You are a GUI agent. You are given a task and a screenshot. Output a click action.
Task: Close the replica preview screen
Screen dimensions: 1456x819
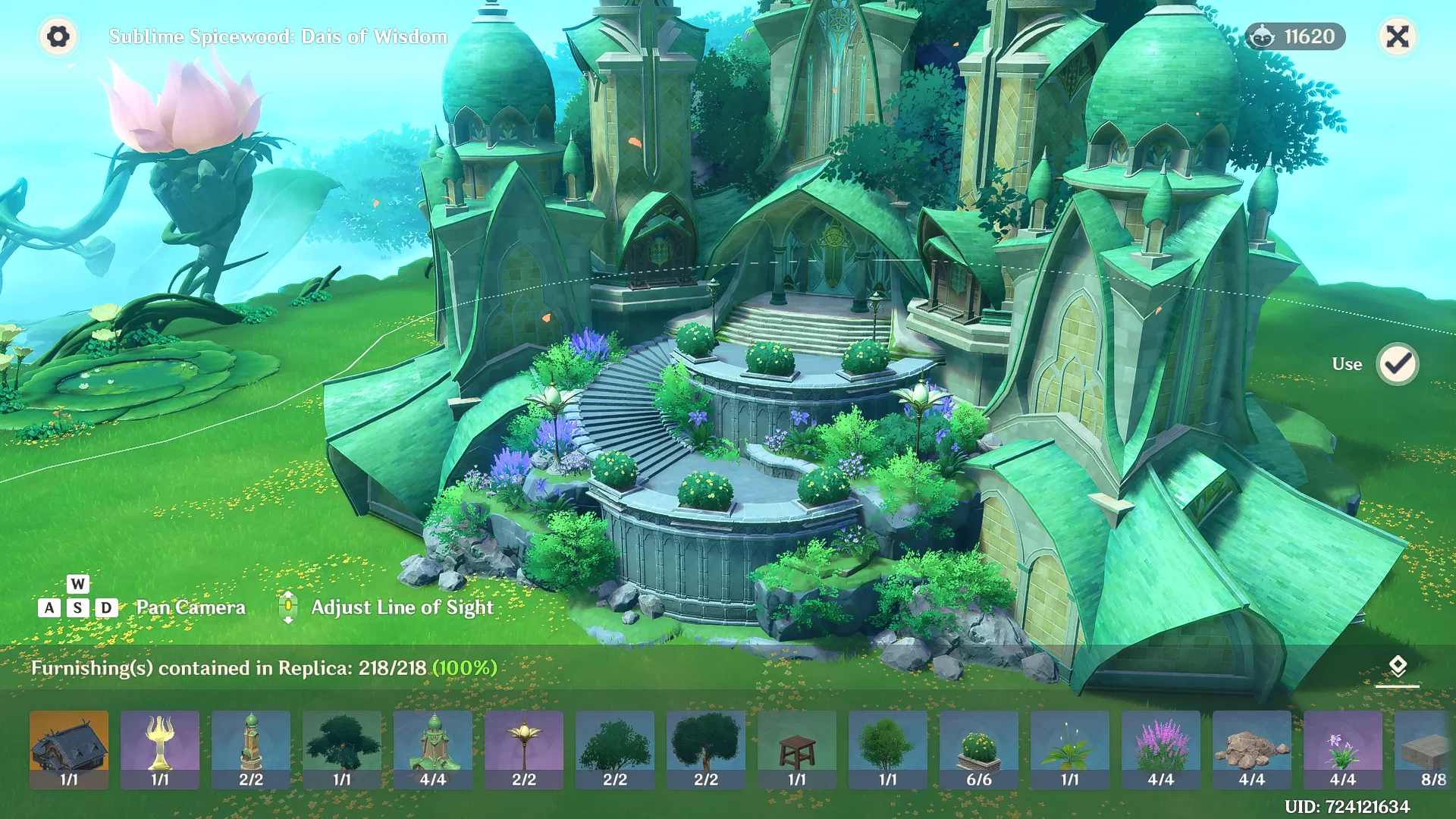point(1398,36)
